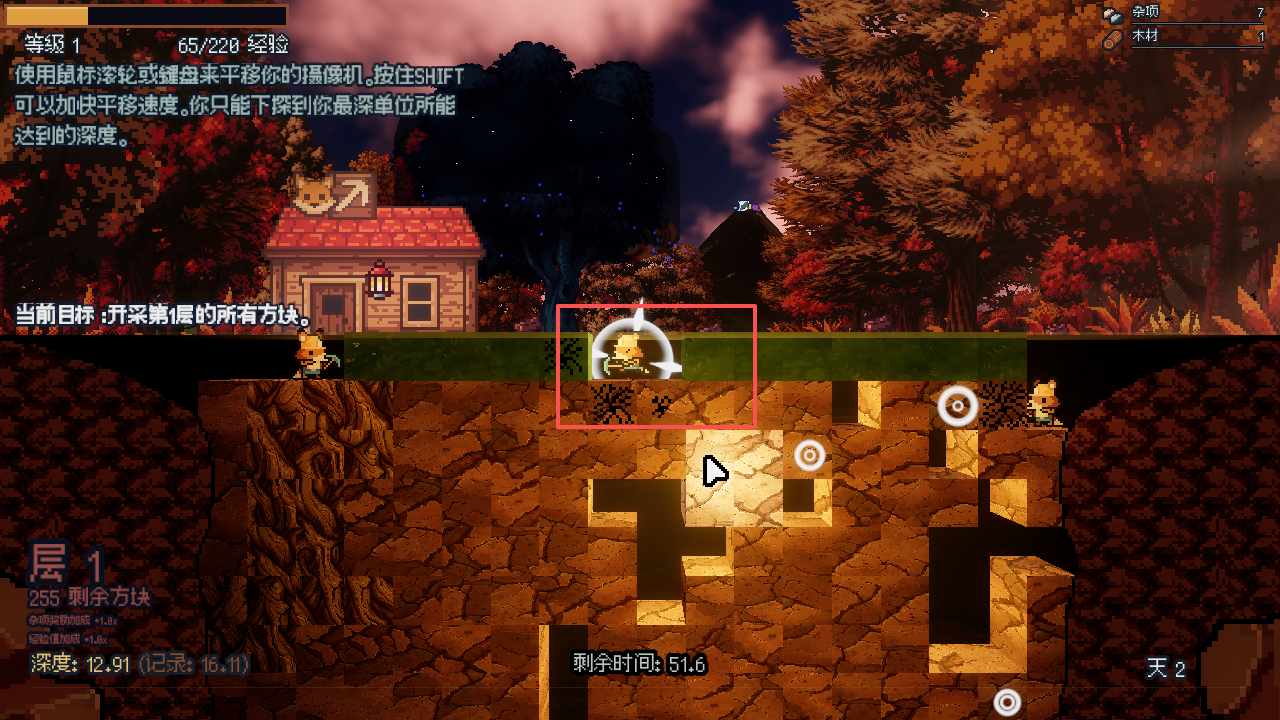Image resolution: width=1280 pixels, height=720 pixels.
Task: Select the fox miner with crosshair marker
Action: (629, 353)
